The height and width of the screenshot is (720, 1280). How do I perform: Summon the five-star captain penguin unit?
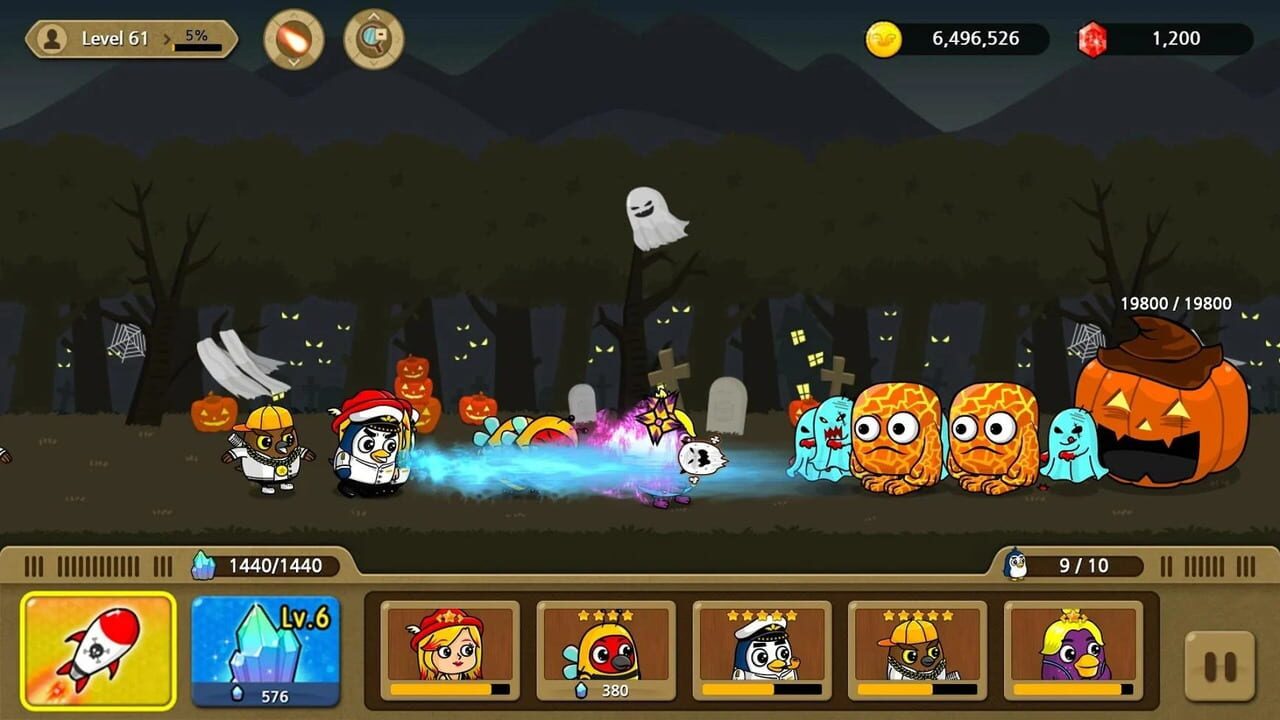(x=762, y=650)
